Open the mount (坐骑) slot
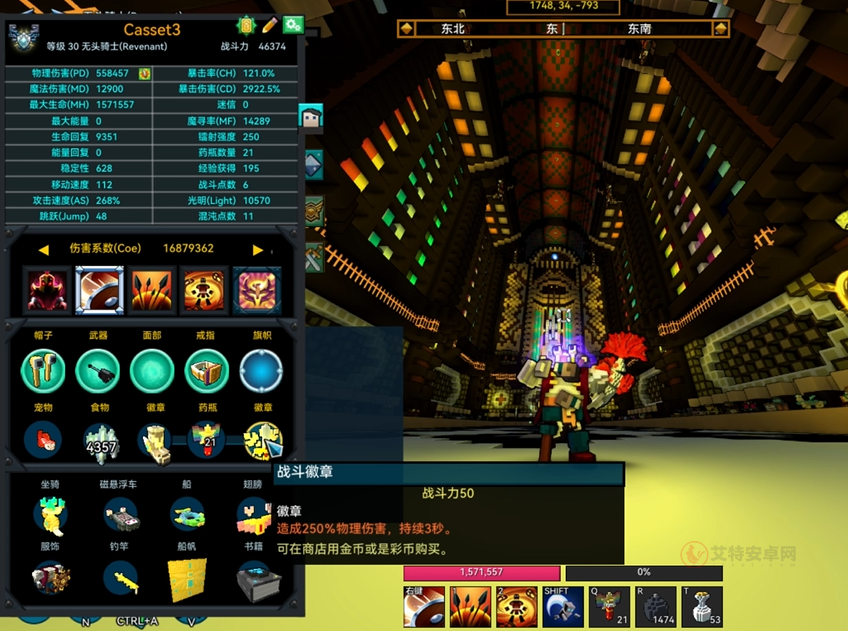 pyautogui.click(x=48, y=515)
